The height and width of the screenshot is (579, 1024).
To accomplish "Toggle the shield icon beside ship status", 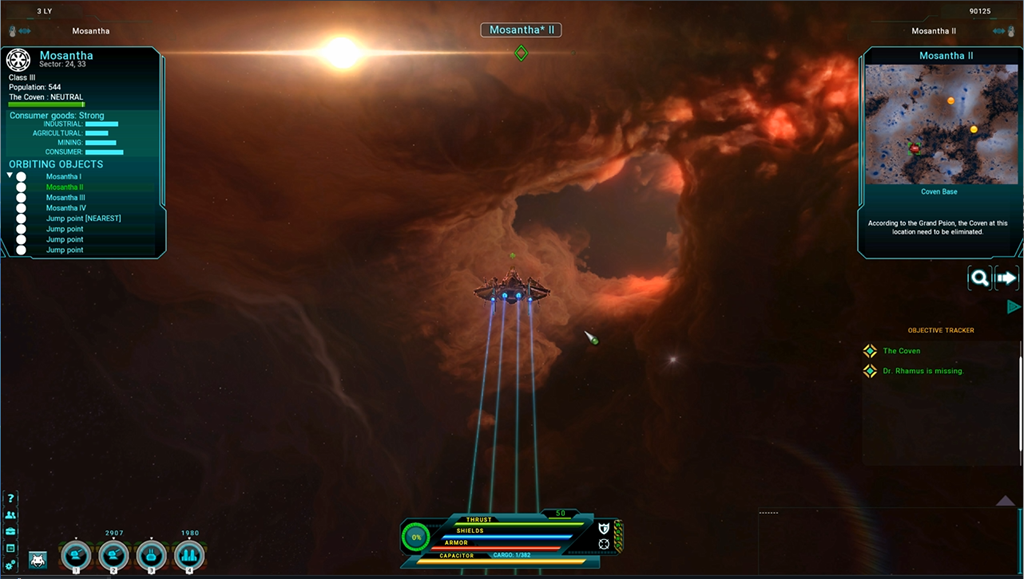I will point(603,528).
